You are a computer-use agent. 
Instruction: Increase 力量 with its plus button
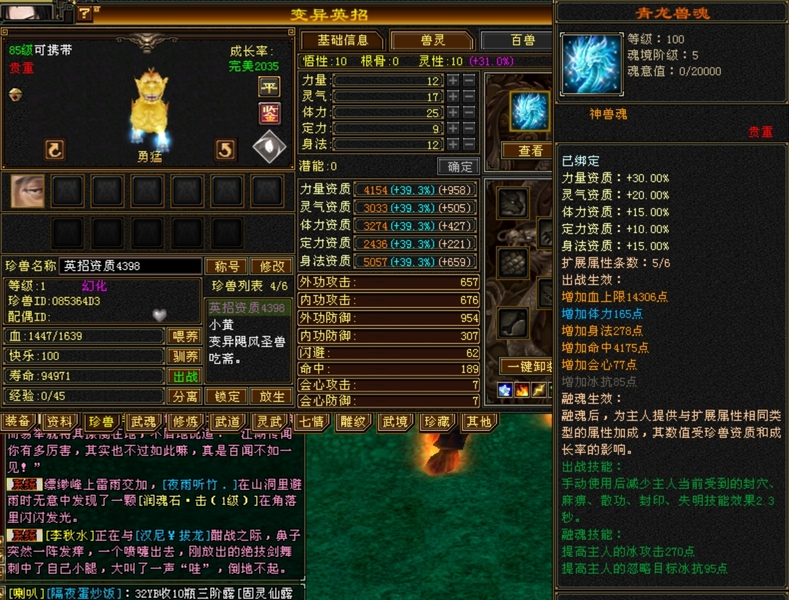click(453, 80)
